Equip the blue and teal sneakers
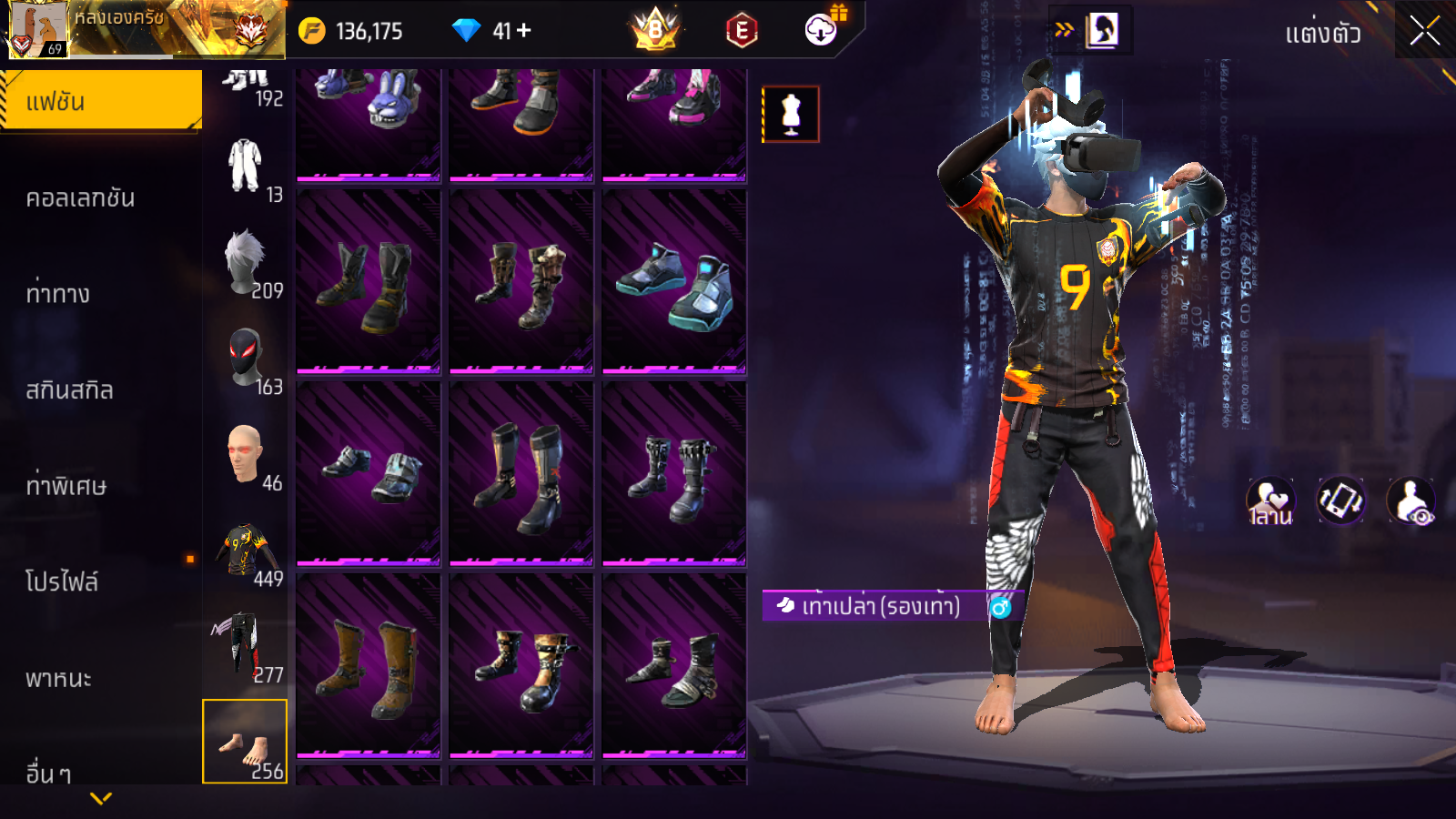 pos(674,281)
